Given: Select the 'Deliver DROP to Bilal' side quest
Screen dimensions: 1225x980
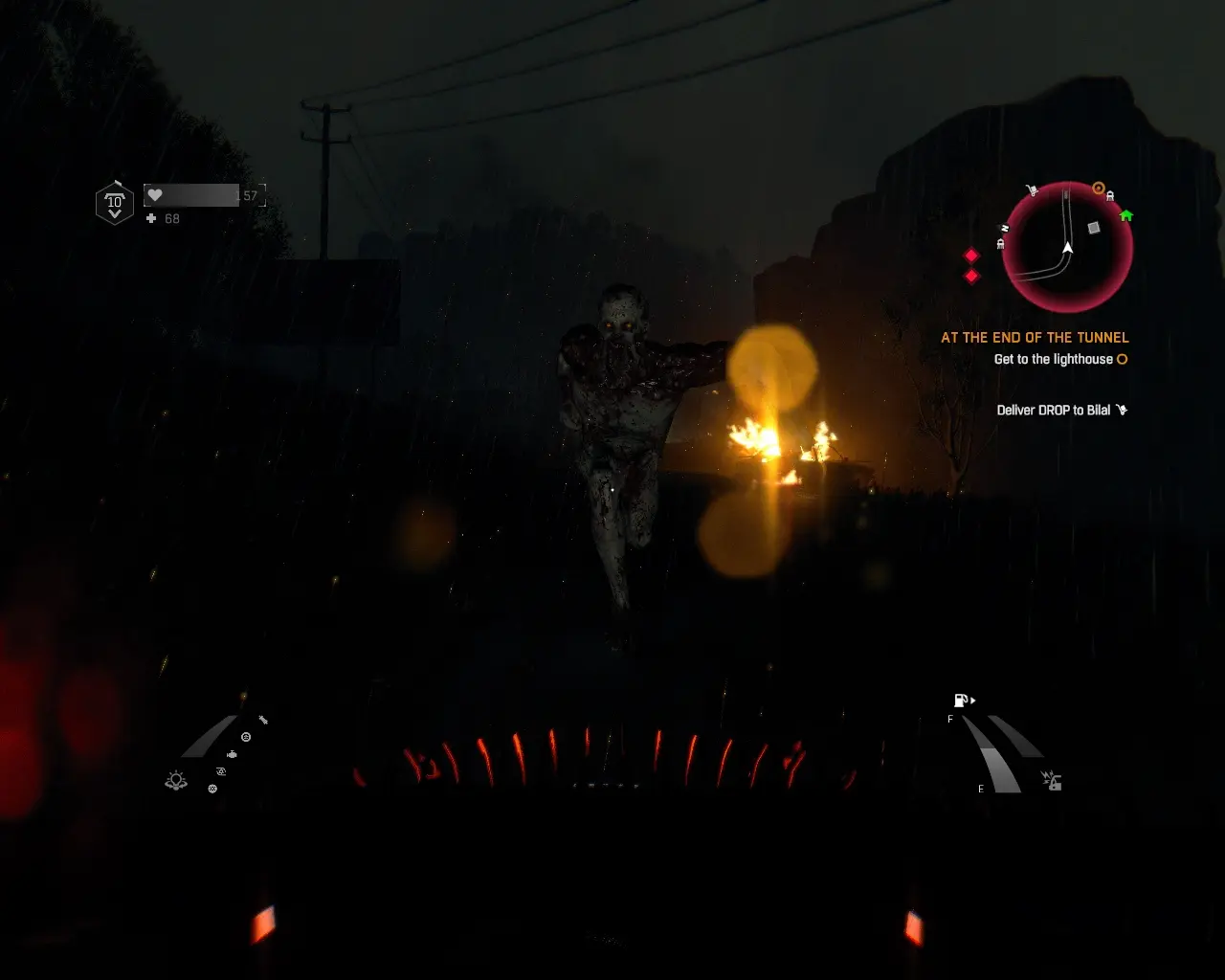Looking at the screenshot, I should click(x=1054, y=411).
